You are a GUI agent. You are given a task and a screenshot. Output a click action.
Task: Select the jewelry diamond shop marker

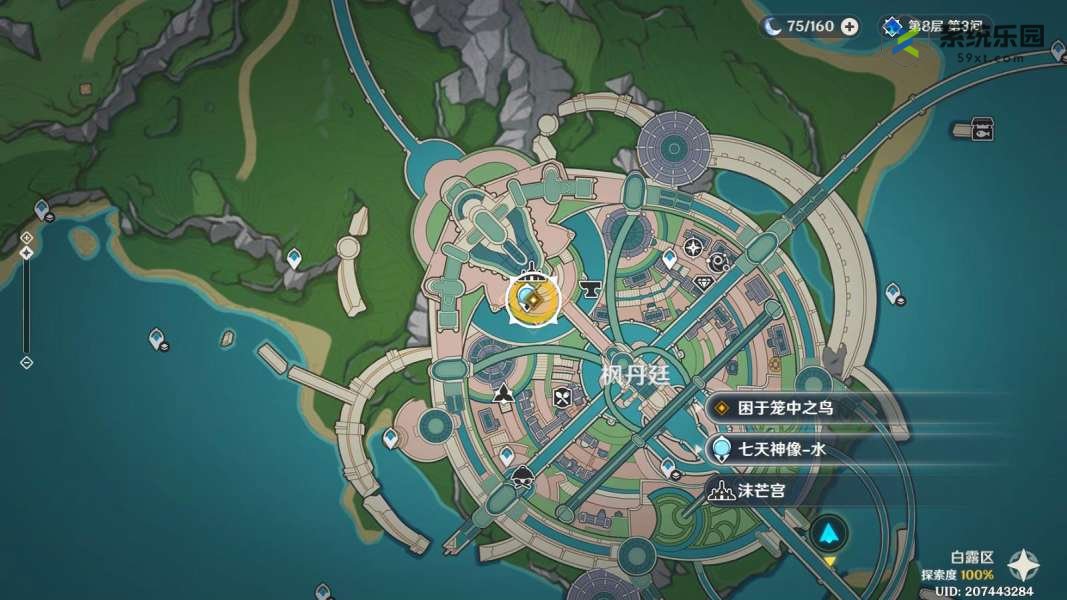click(706, 283)
